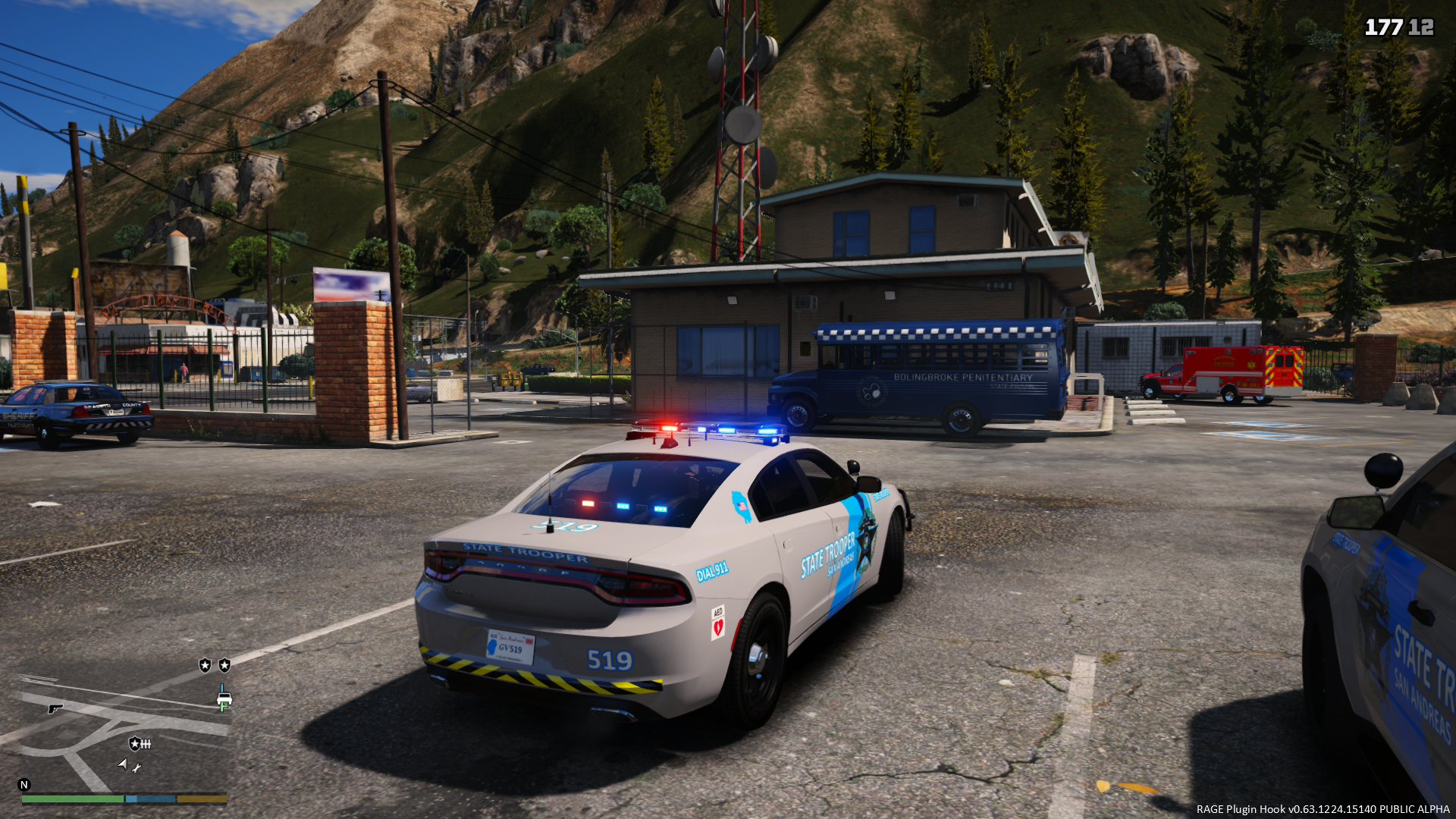Click the player arrow marker on minimap
The height and width of the screenshot is (819, 1456).
123,764
